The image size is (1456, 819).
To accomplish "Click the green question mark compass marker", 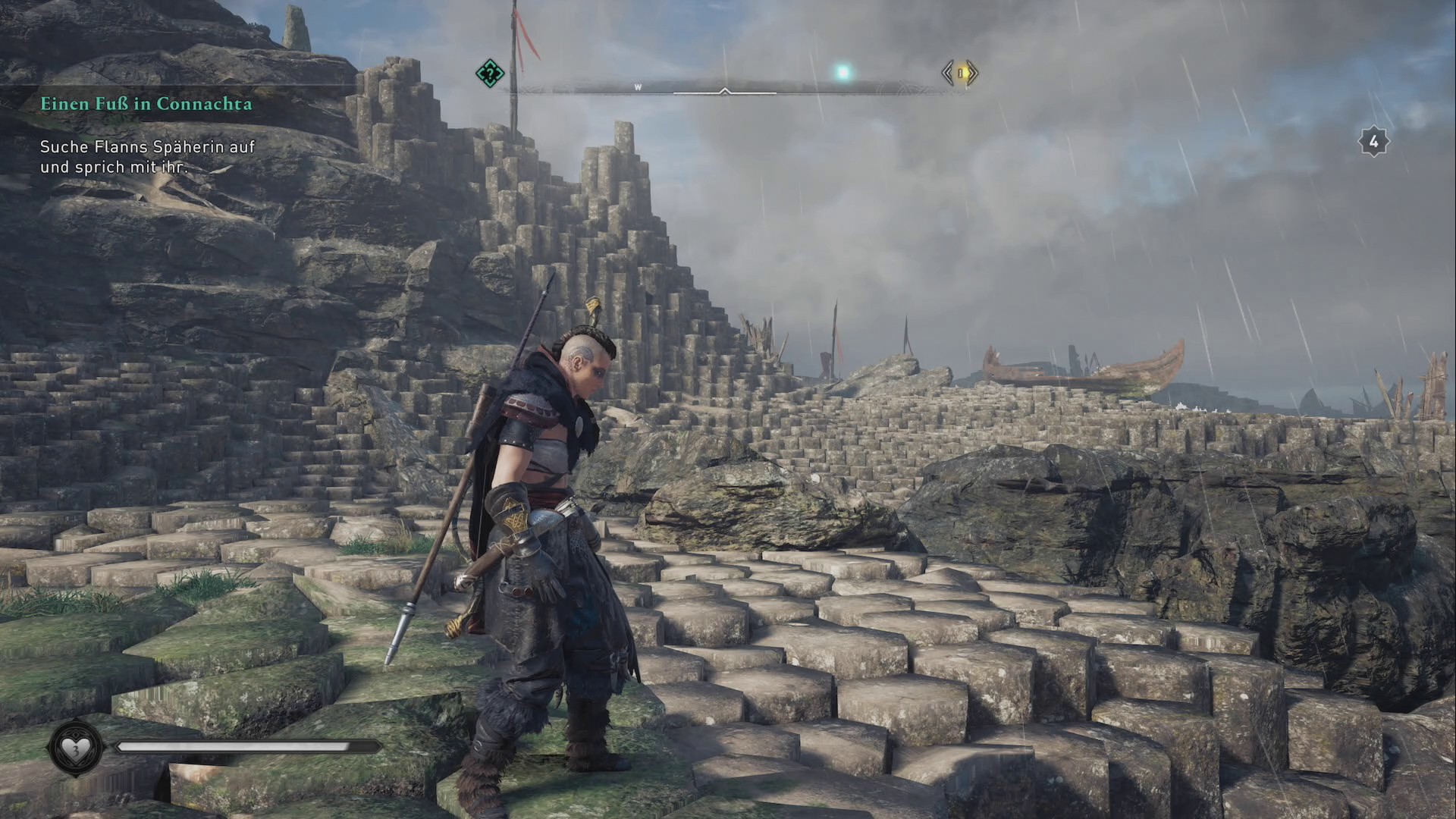I will [490, 74].
